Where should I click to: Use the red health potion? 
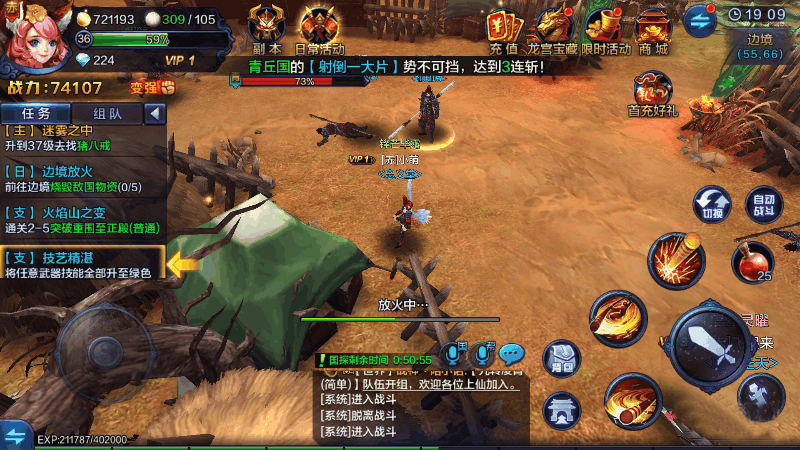coord(752,262)
